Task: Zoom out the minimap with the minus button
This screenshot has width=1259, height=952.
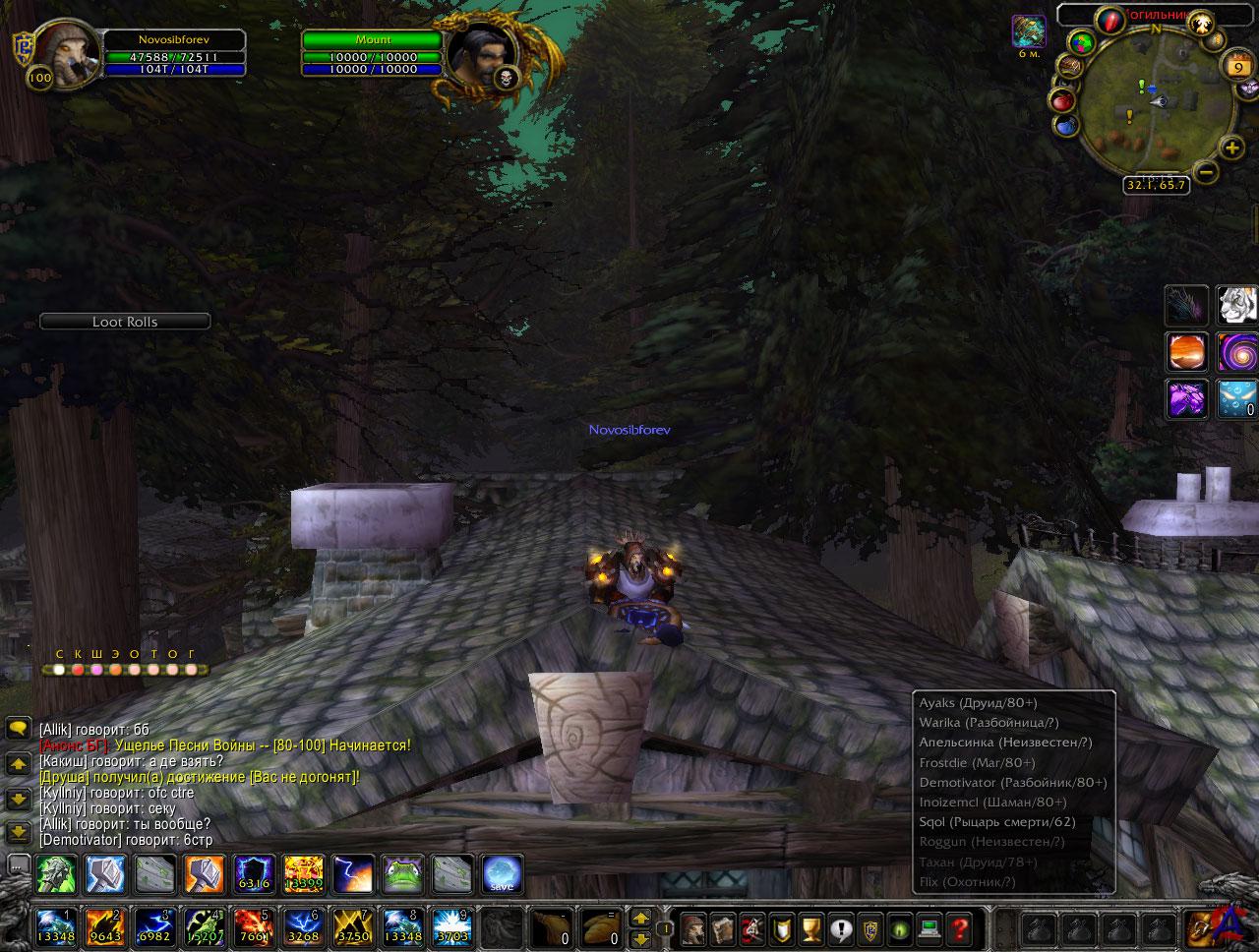Action: pyautogui.click(x=1206, y=171)
